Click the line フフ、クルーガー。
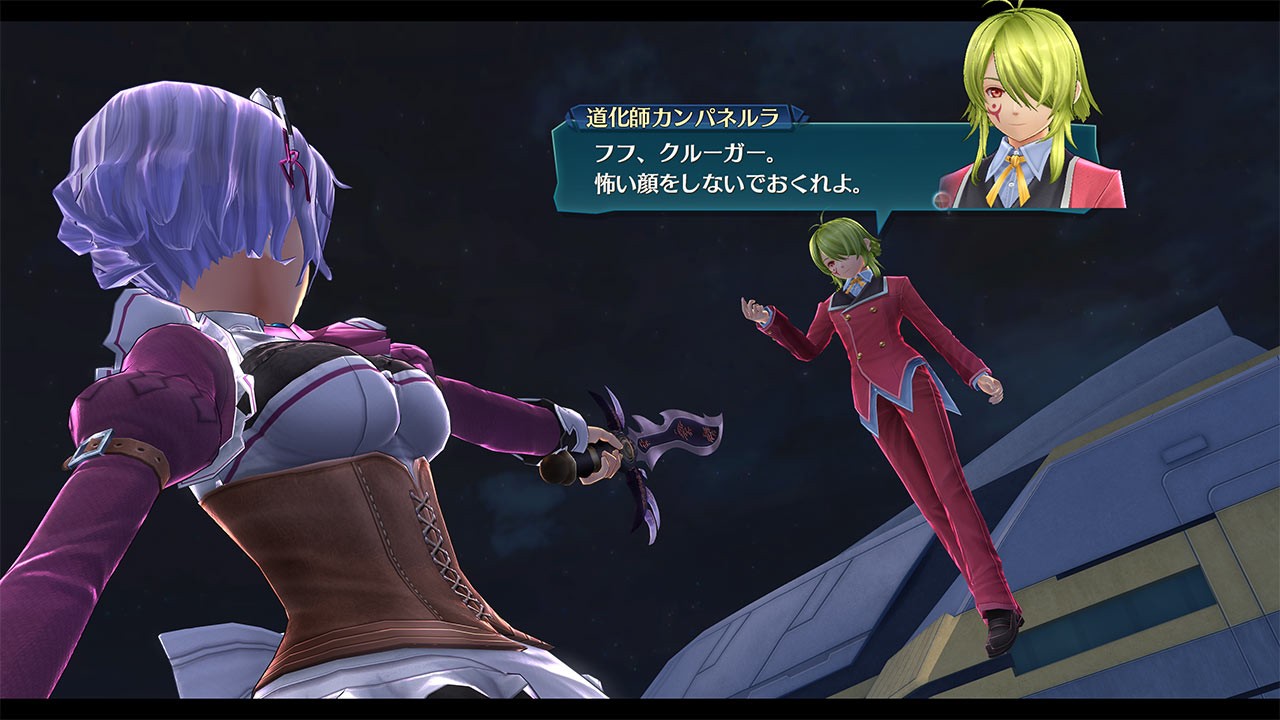1280x720 pixels. click(x=690, y=152)
